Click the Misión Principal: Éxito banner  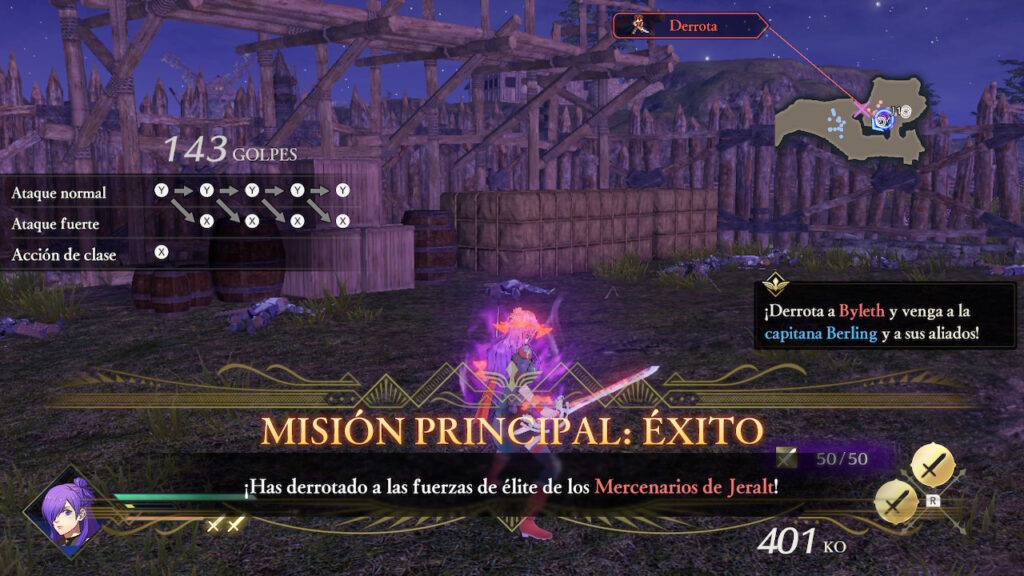coord(512,431)
